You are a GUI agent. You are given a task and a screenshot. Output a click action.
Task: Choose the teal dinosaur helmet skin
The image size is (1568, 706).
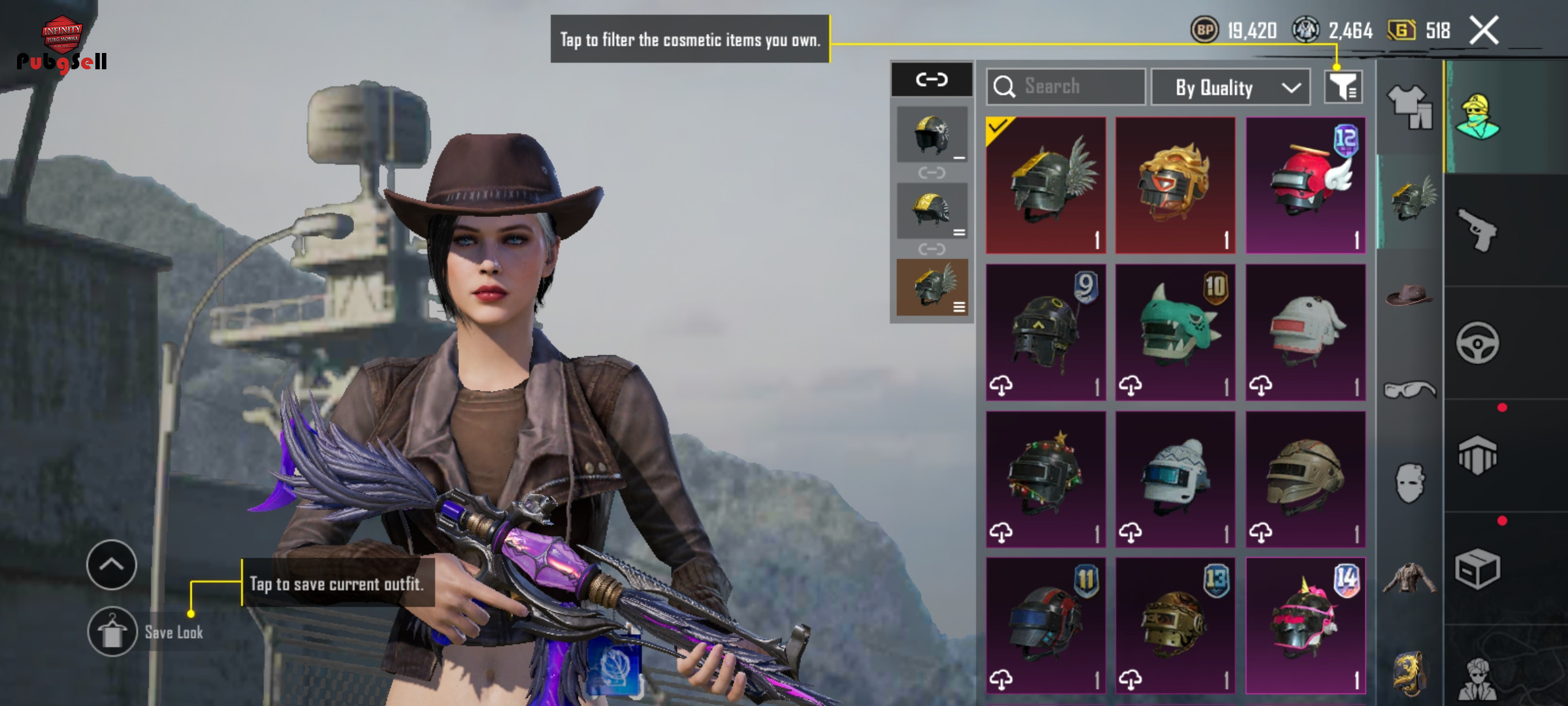[x=1175, y=332]
